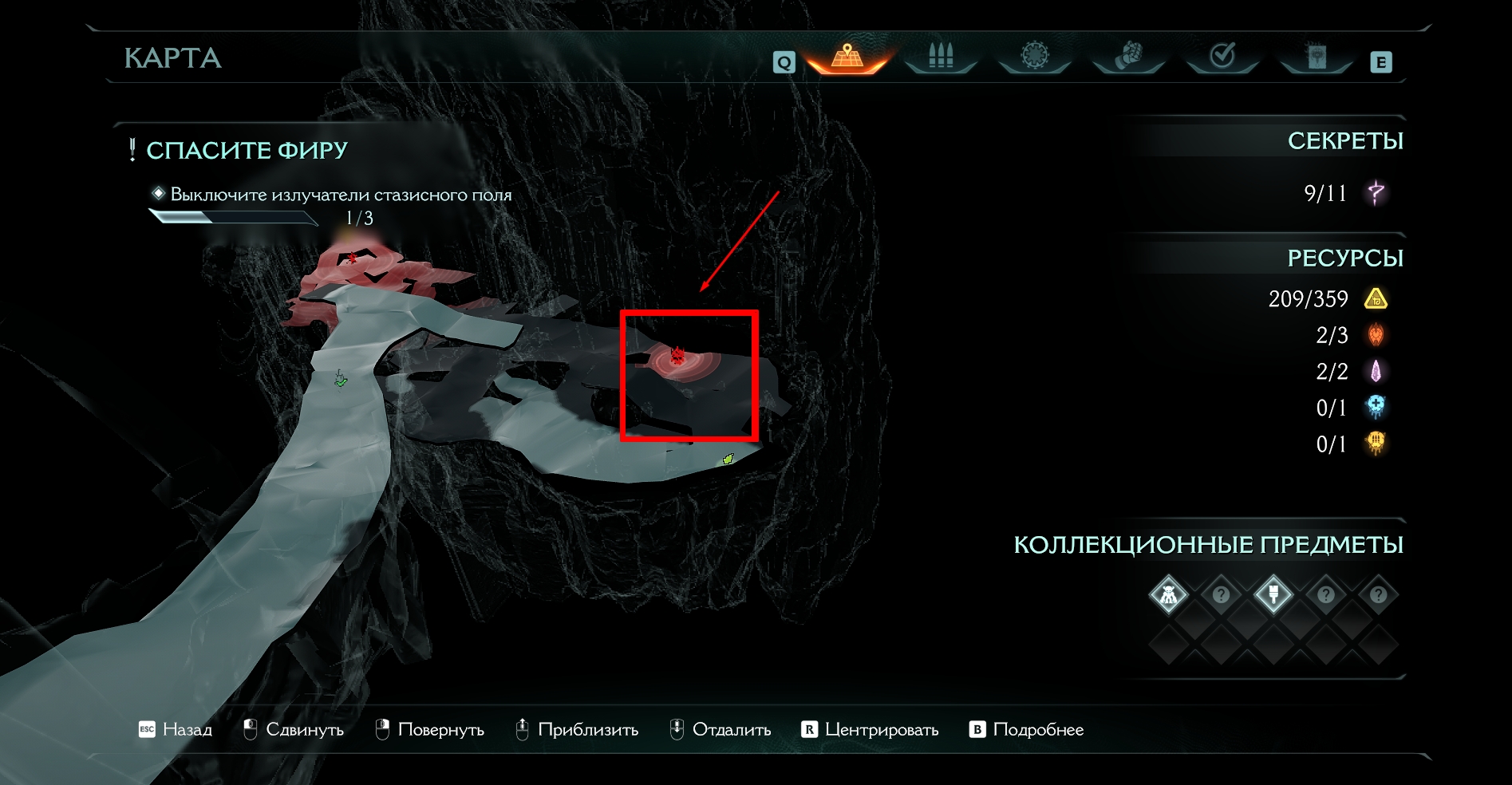The width and height of the screenshot is (1512, 785).
Task: Click the "Центрировать" center map button
Action: click(x=870, y=729)
